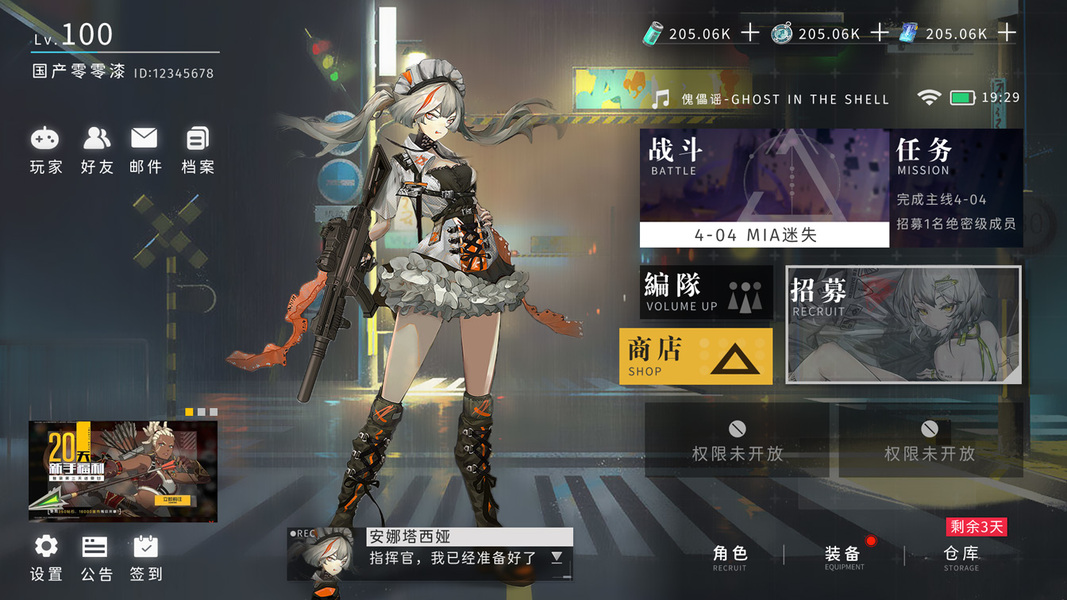Visit the 商店 Shop
The height and width of the screenshot is (600, 1067).
pos(696,356)
